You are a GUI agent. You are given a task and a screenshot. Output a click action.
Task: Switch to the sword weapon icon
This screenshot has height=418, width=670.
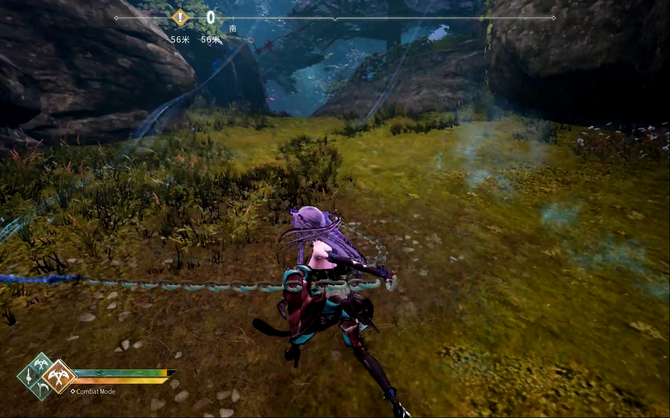tap(29, 377)
